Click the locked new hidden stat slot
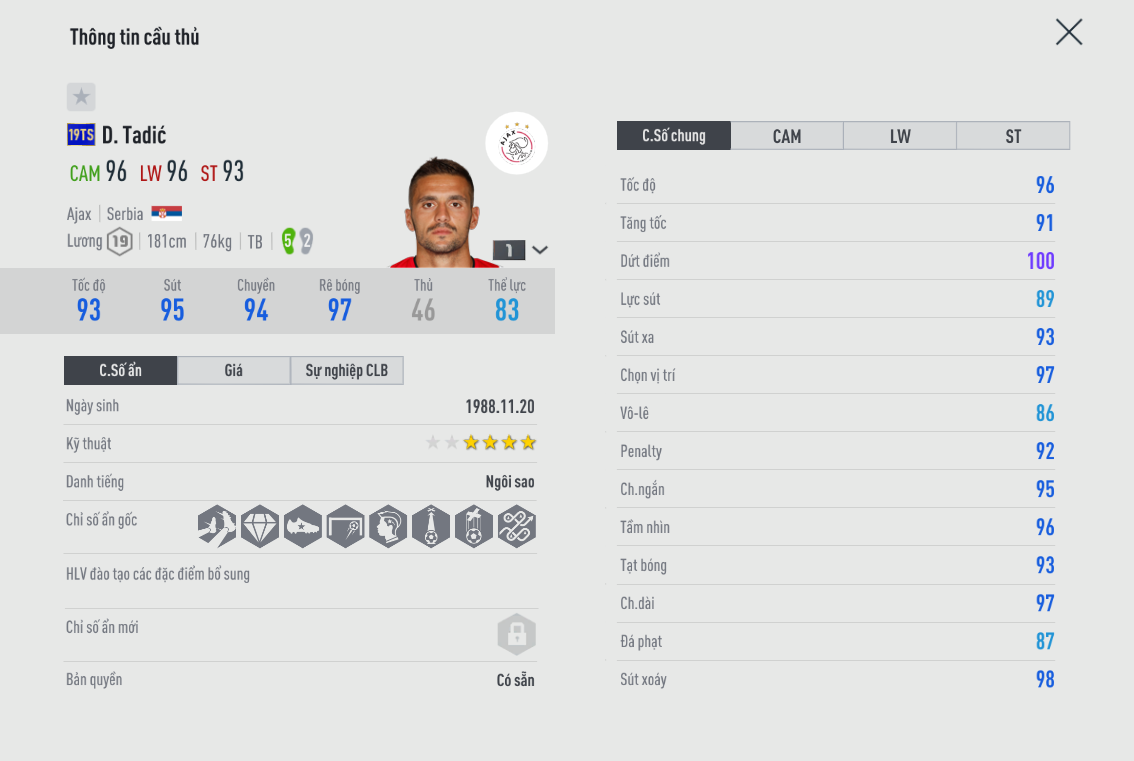Image resolution: width=1134 pixels, height=761 pixels. (x=517, y=634)
